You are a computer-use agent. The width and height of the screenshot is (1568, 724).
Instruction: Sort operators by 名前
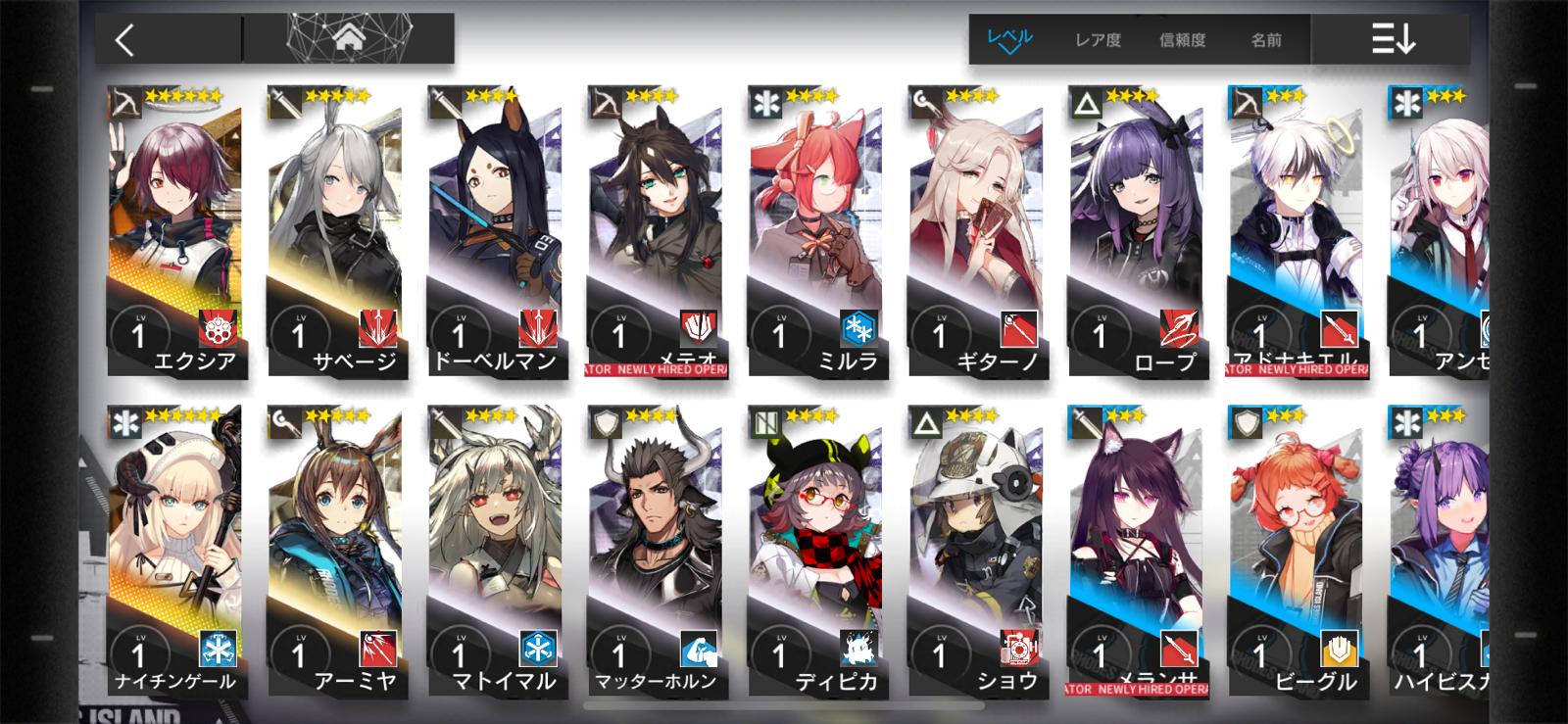(x=1265, y=40)
